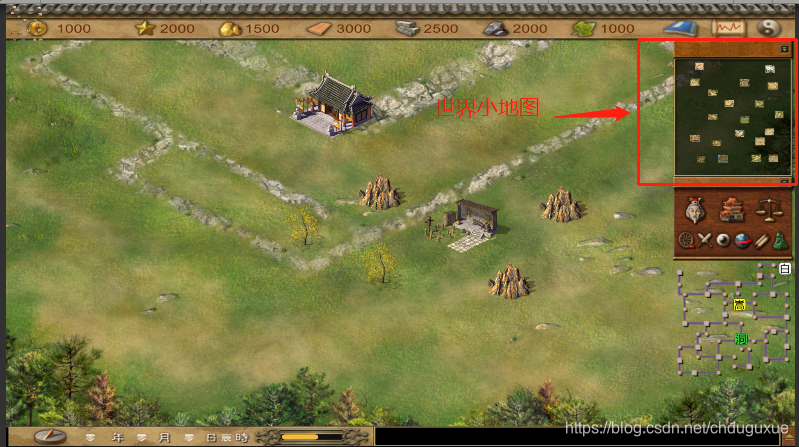The height and width of the screenshot is (447, 799).
Task: Open the balance scales trade icon
Action: click(x=768, y=209)
